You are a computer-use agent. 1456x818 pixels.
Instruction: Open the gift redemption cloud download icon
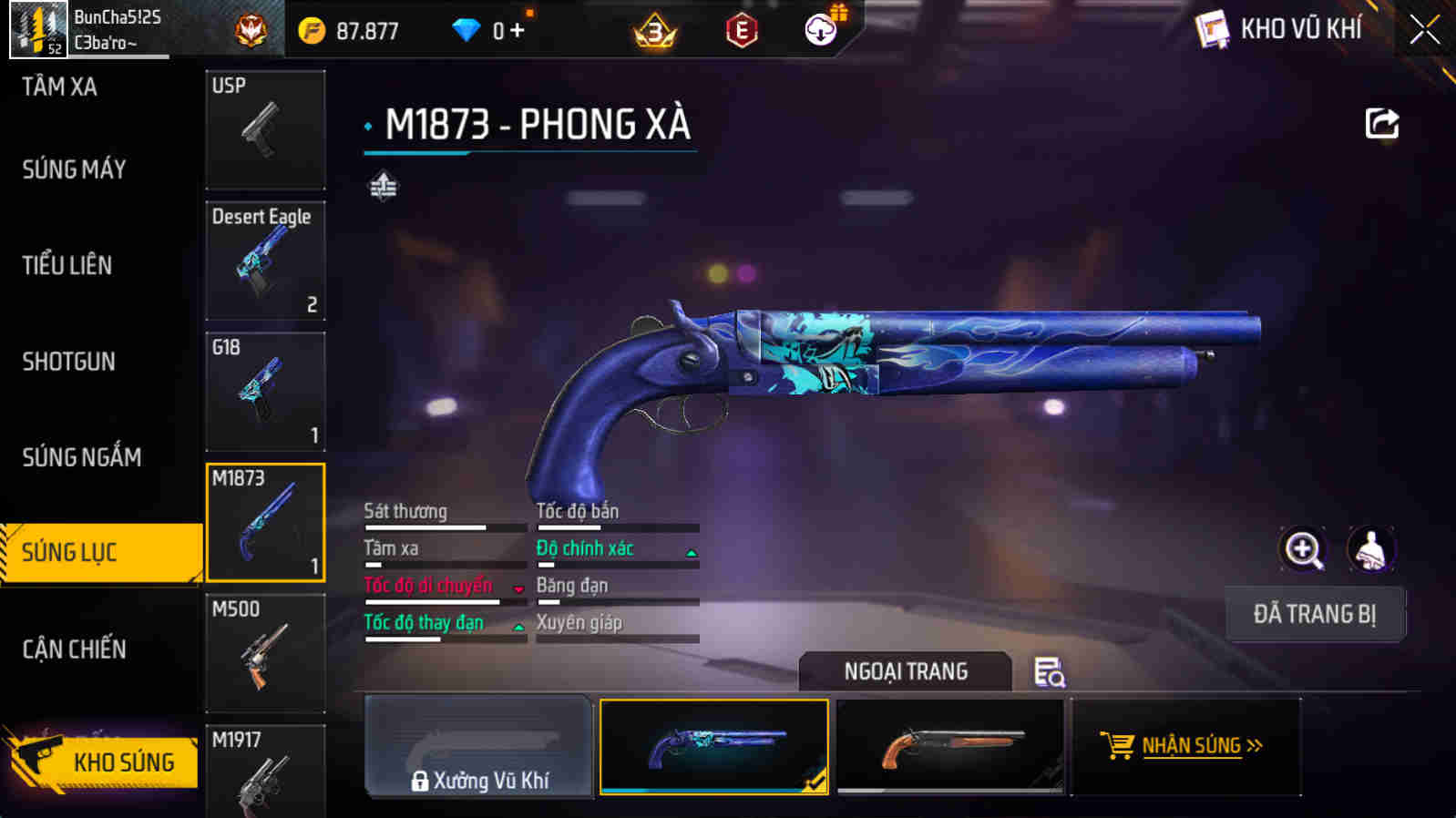[x=821, y=28]
